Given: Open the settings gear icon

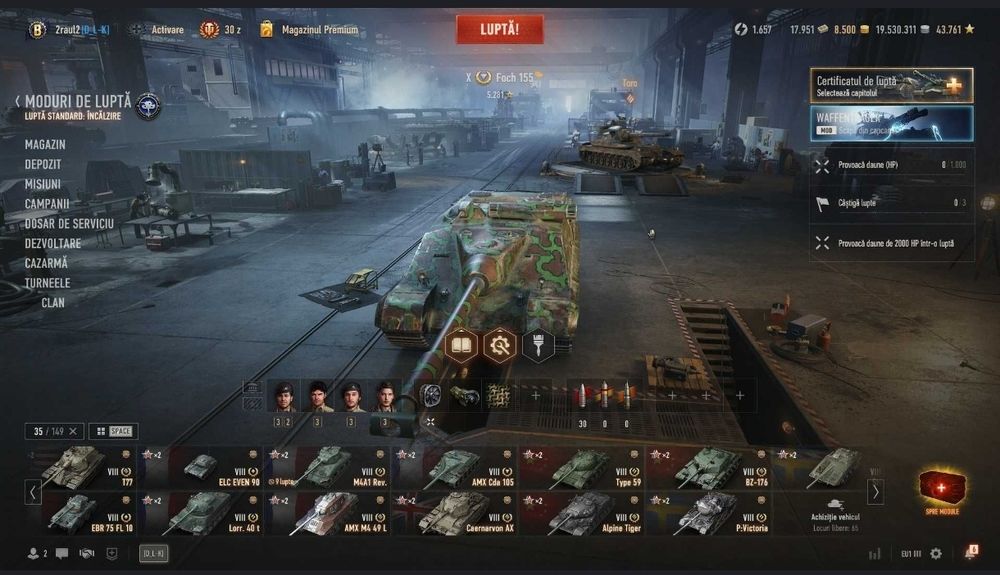Looking at the screenshot, I should (936, 553).
